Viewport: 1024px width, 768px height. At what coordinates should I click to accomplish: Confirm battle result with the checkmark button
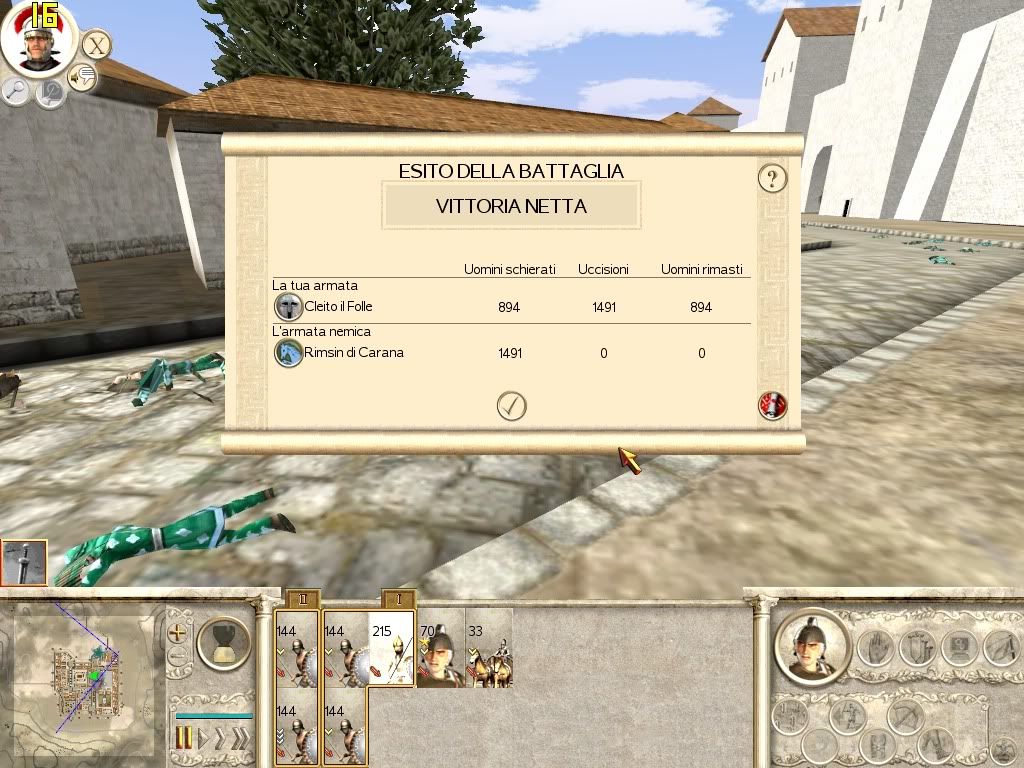(x=511, y=406)
